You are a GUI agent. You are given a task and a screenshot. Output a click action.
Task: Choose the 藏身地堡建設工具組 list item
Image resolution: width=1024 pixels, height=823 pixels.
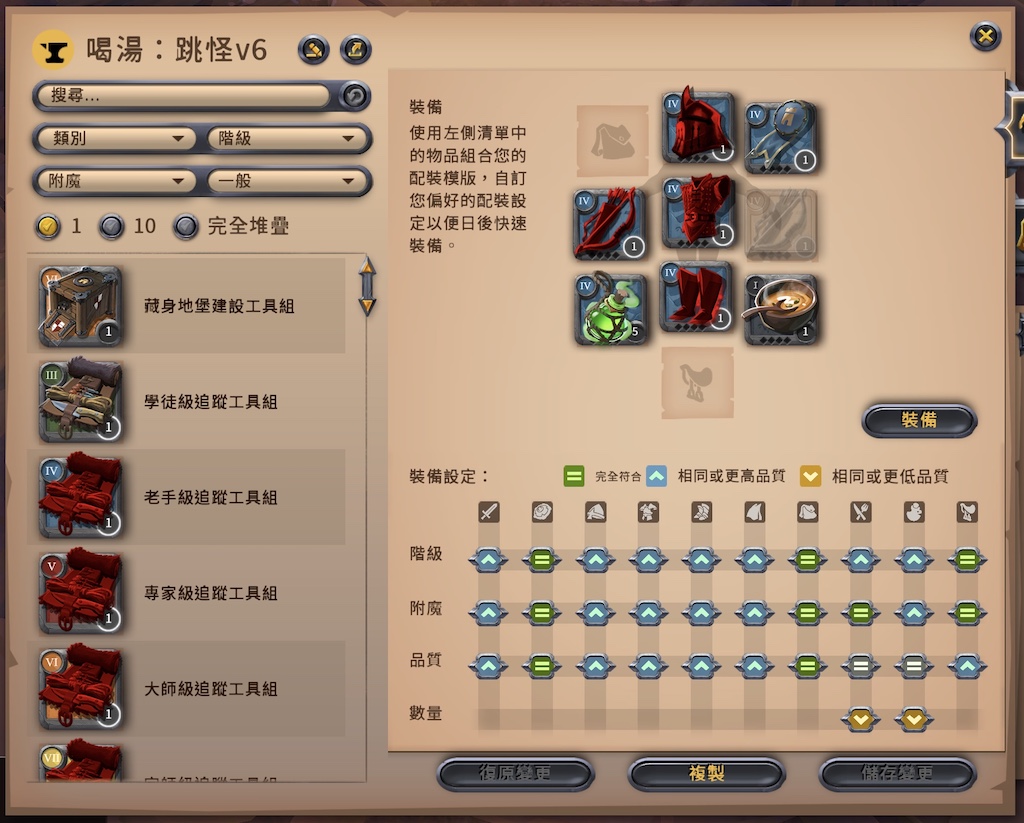tap(190, 306)
